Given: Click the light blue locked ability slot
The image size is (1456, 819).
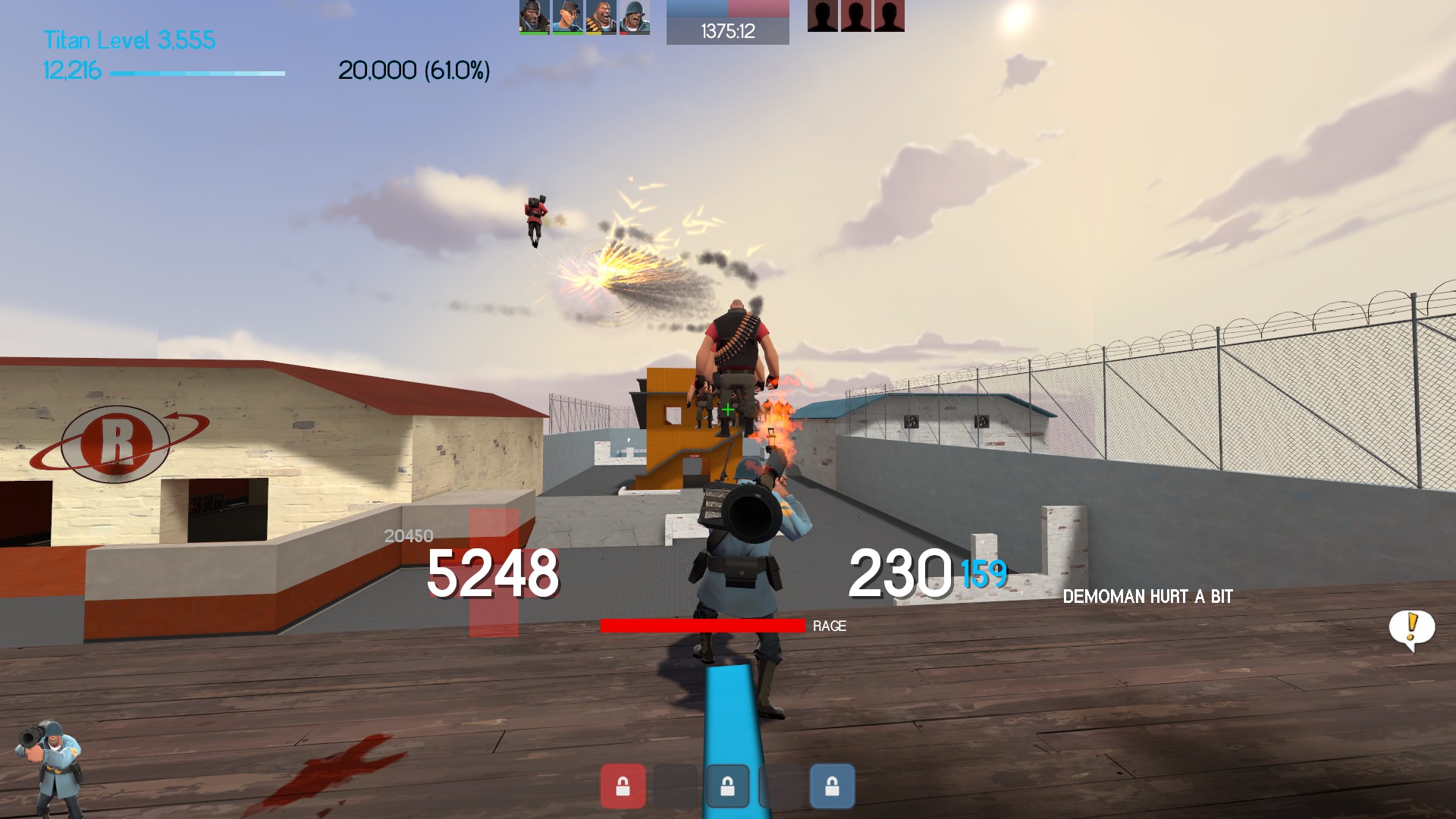Looking at the screenshot, I should tap(832, 786).
